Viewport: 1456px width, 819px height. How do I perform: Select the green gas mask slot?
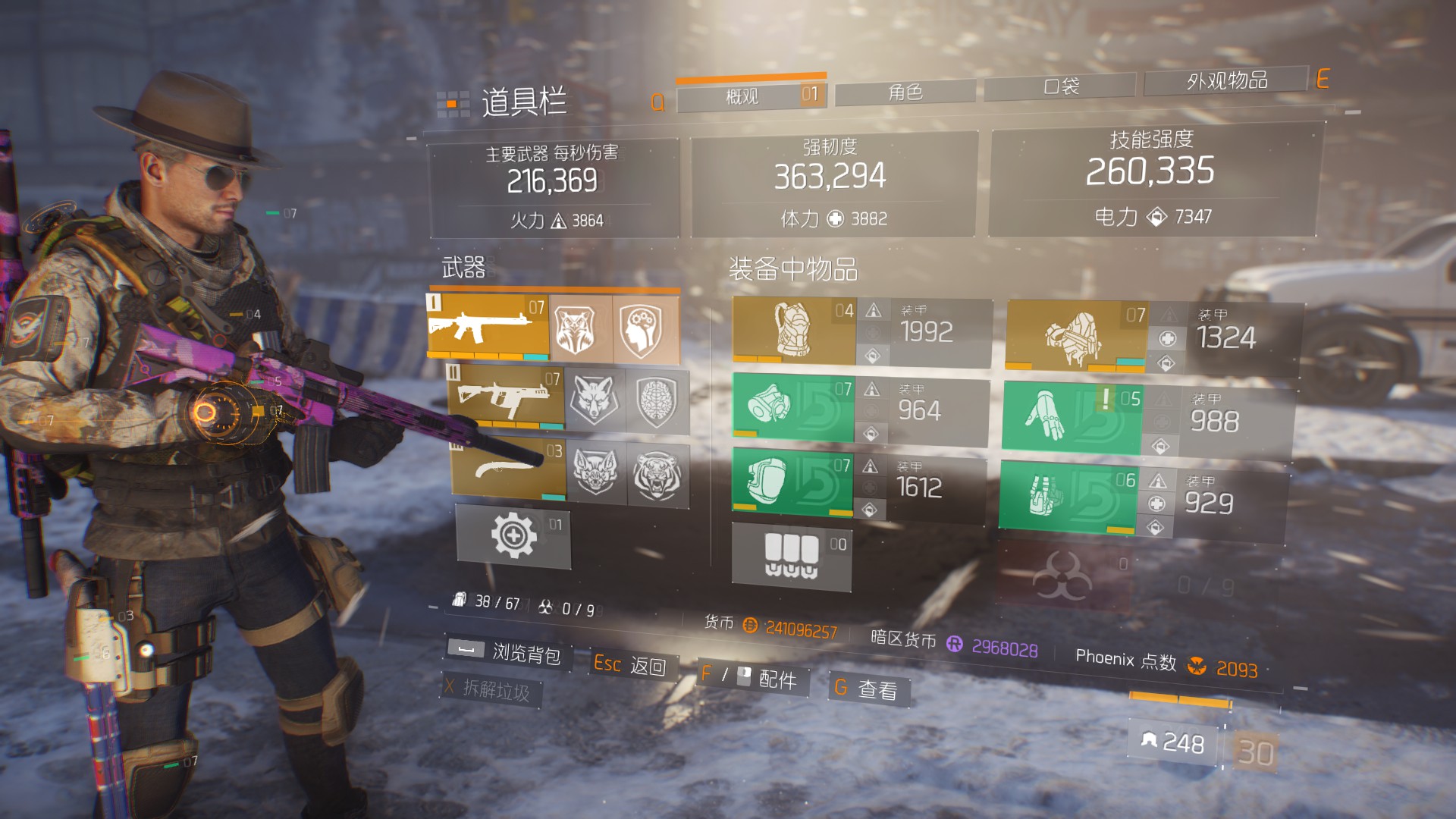click(792, 407)
